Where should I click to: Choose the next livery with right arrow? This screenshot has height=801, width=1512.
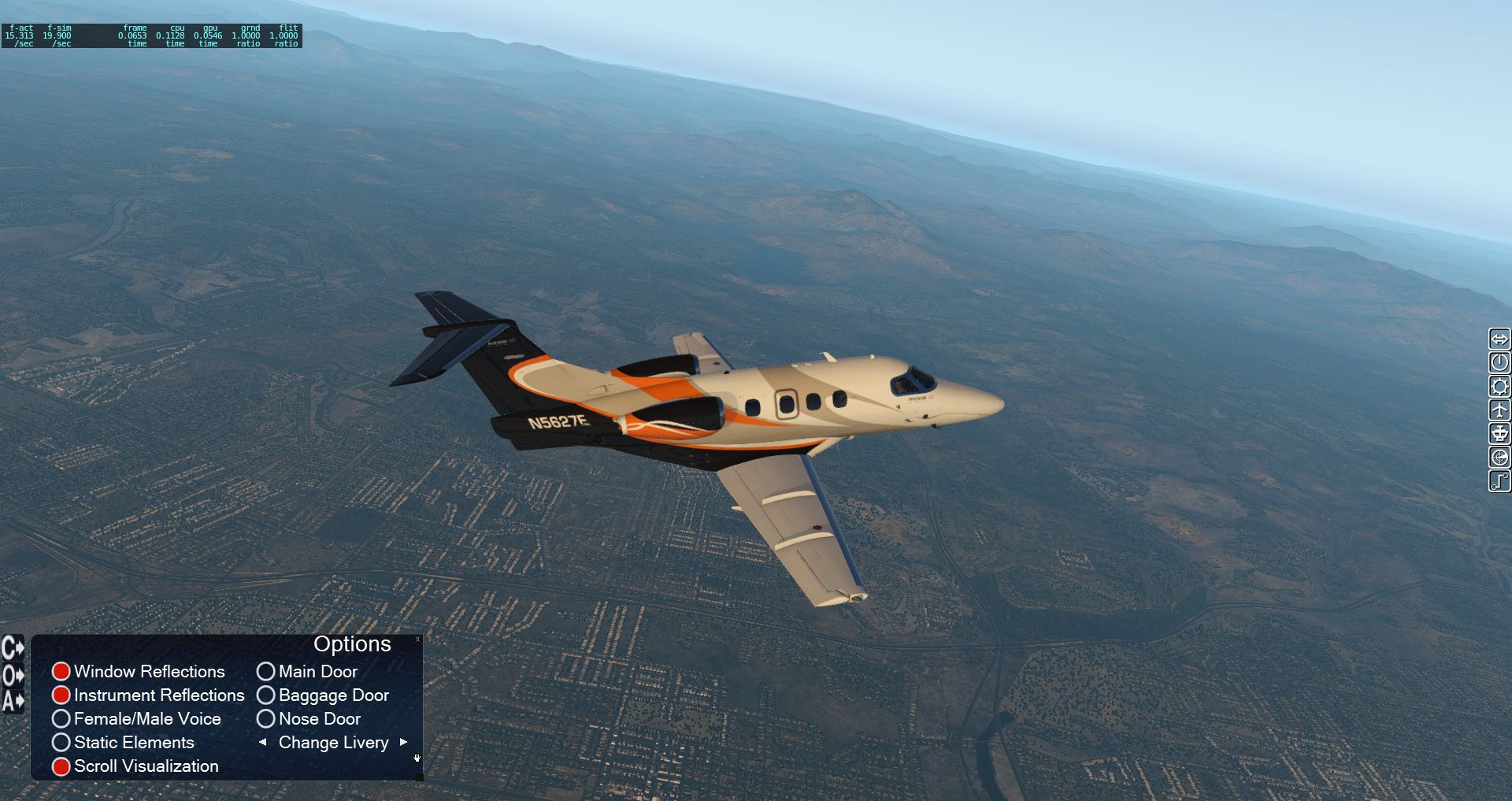(x=404, y=742)
